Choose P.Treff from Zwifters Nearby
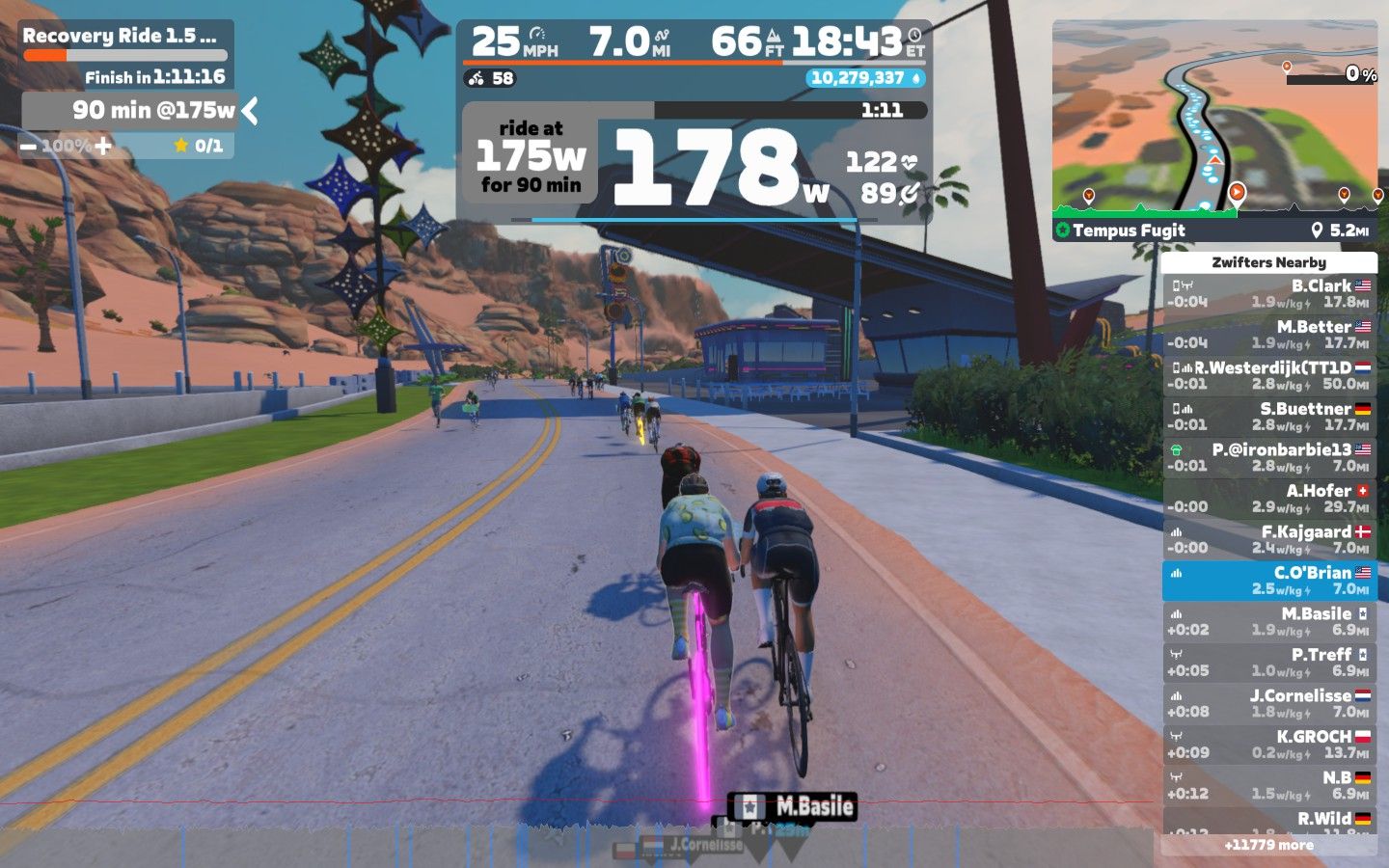 (x=1268, y=663)
